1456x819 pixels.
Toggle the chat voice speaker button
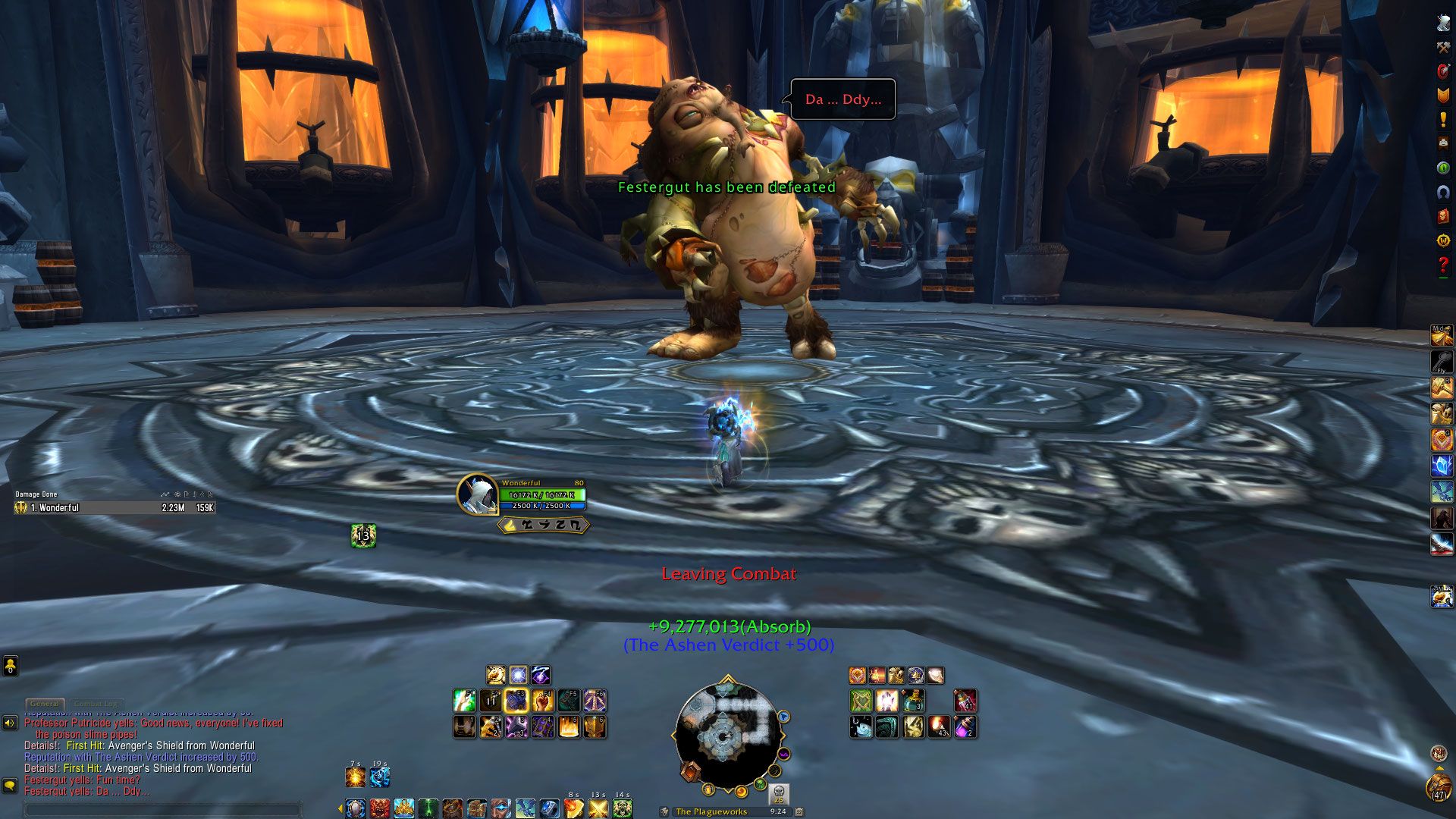pyautogui.click(x=10, y=723)
